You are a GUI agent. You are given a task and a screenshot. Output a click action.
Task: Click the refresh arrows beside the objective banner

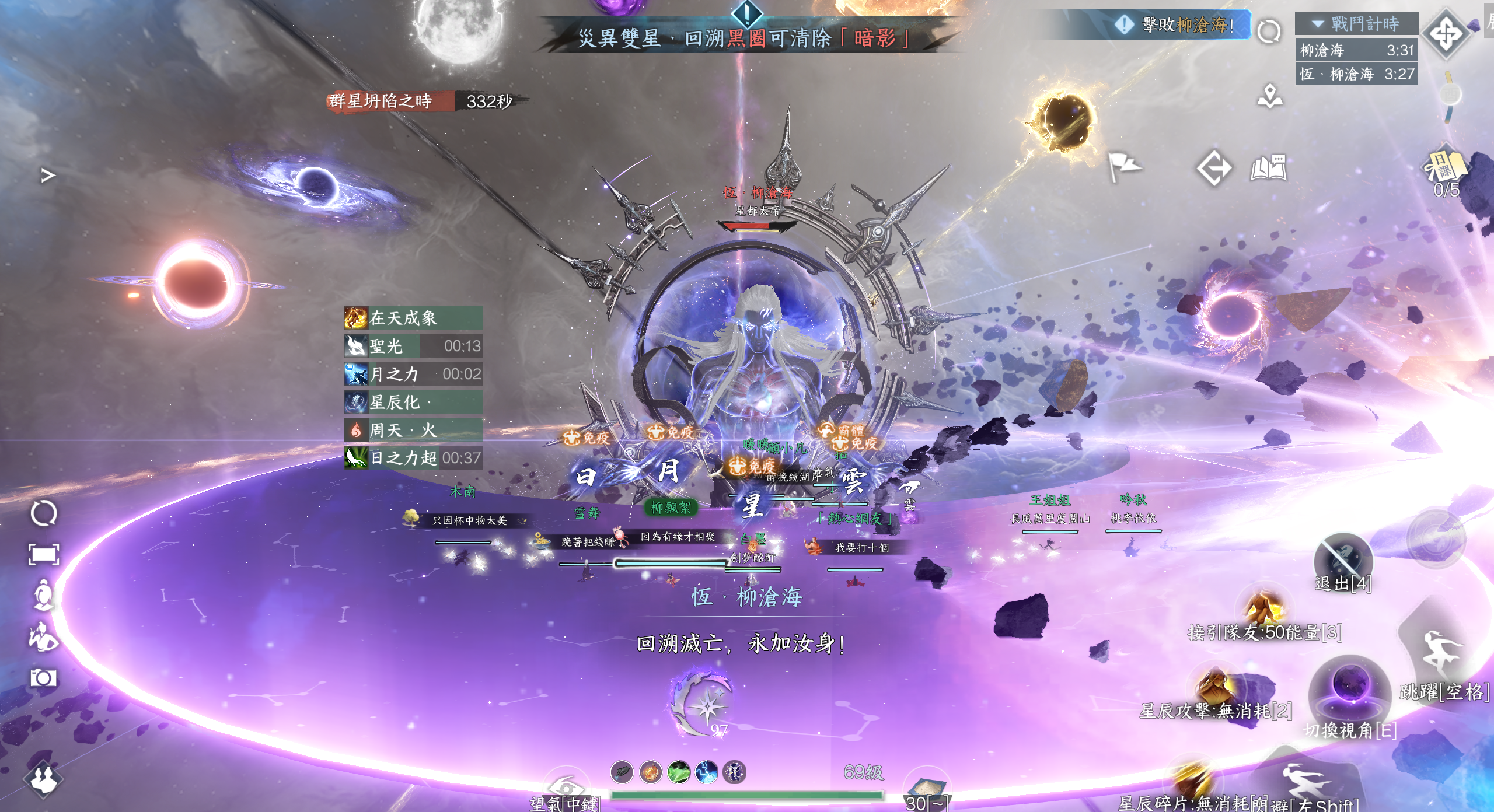1269,31
